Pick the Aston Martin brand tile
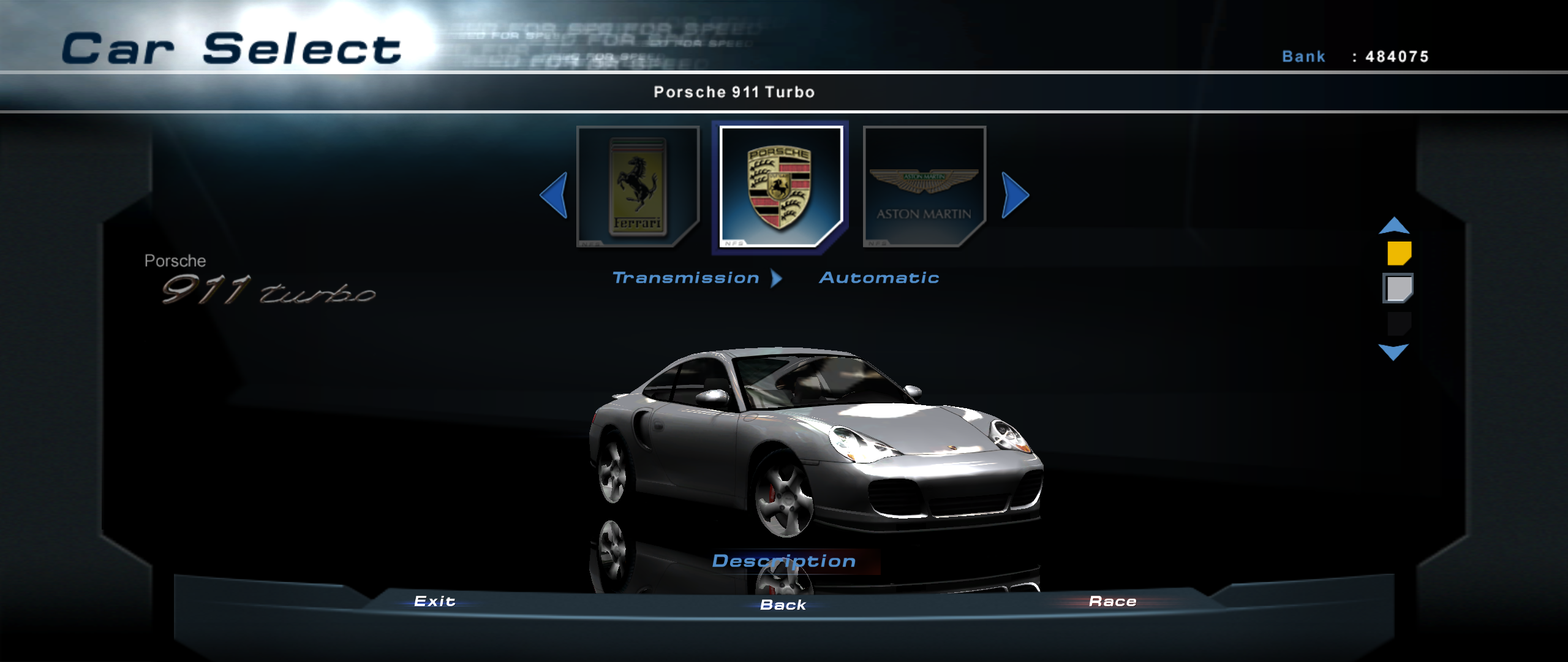Image resolution: width=1568 pixels, height=662 pixels. pyautogui.click(x=924, y=186)
